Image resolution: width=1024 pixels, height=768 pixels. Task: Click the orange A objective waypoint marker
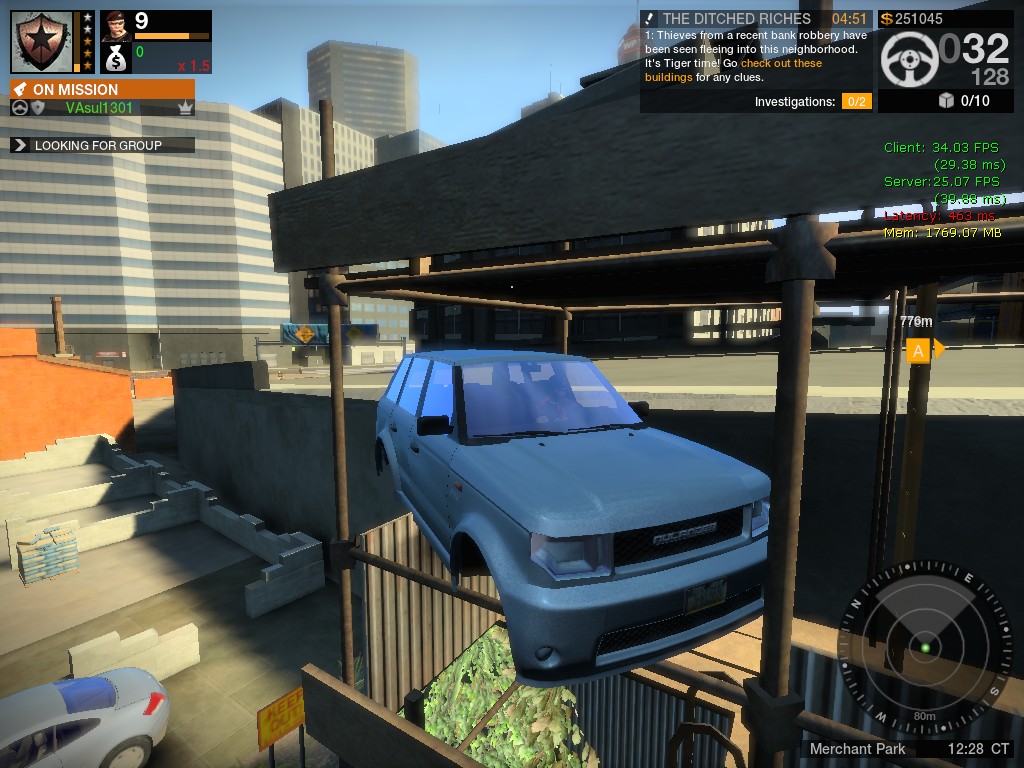pyautogui.click(x=917, y=350)
